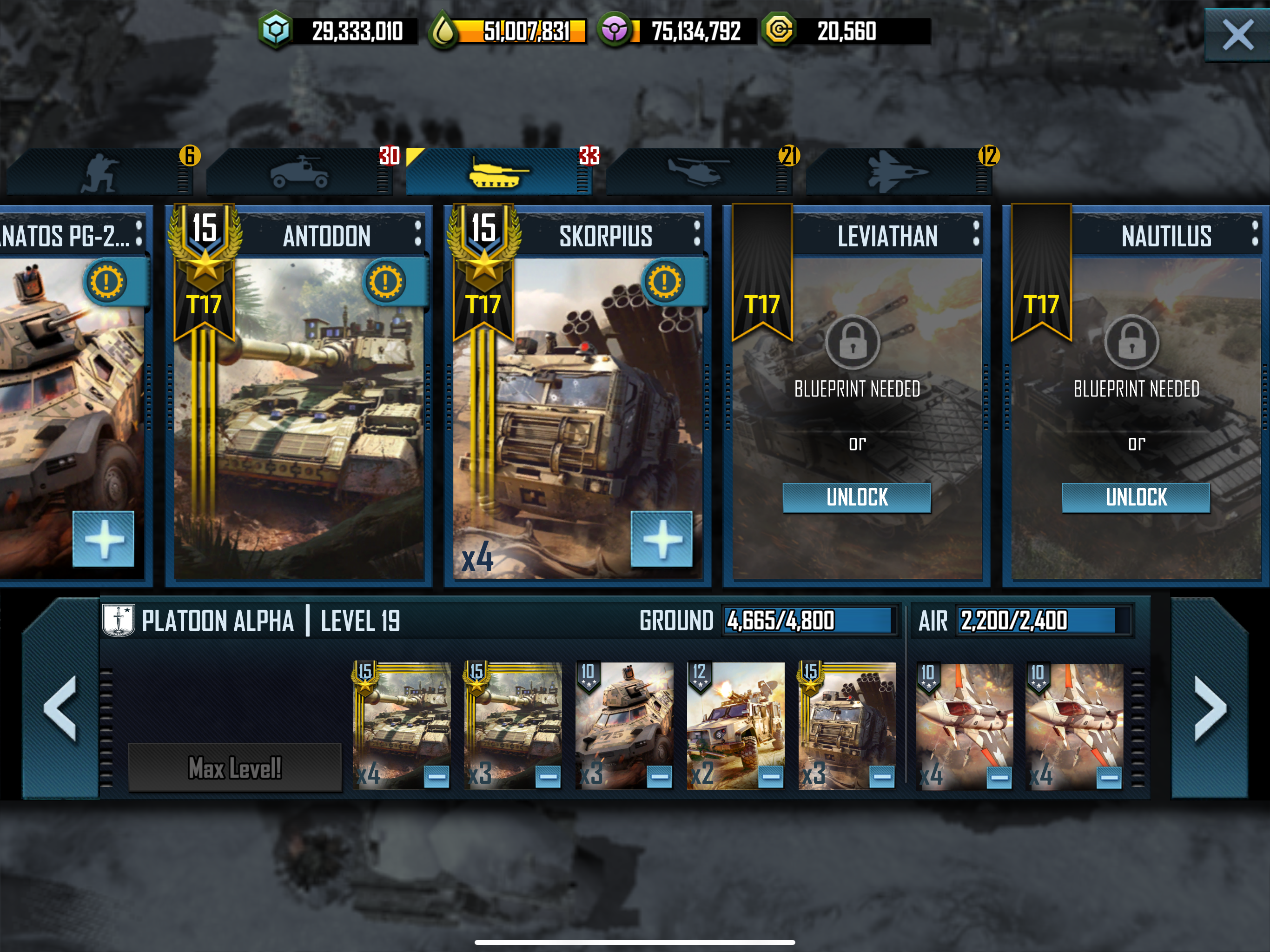Screen dimensions: 1270x952
Task: Unlock the Nautilus unit
Action: coord(1136,497)
